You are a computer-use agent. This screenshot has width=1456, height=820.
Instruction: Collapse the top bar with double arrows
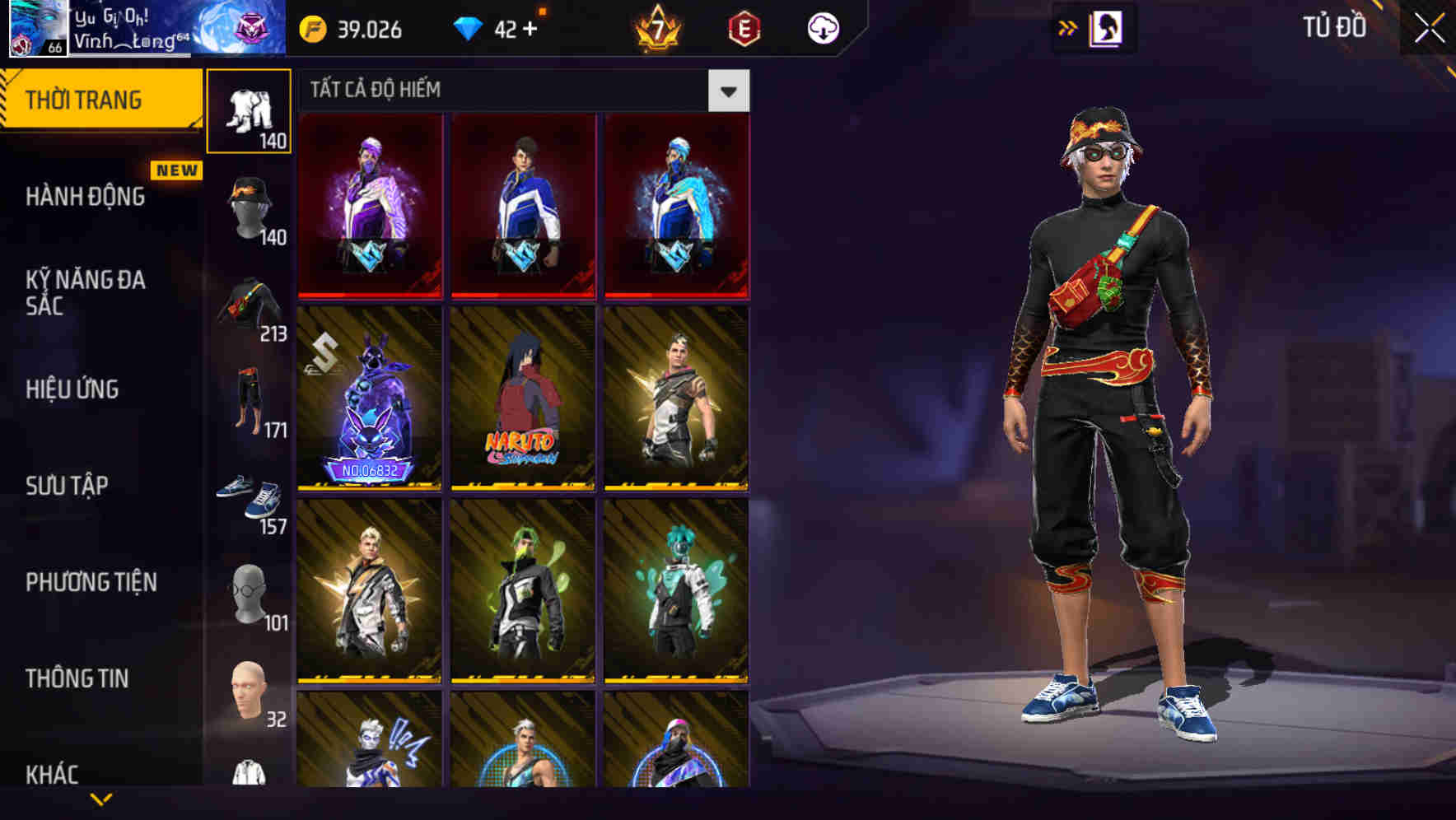(1068, 27)
